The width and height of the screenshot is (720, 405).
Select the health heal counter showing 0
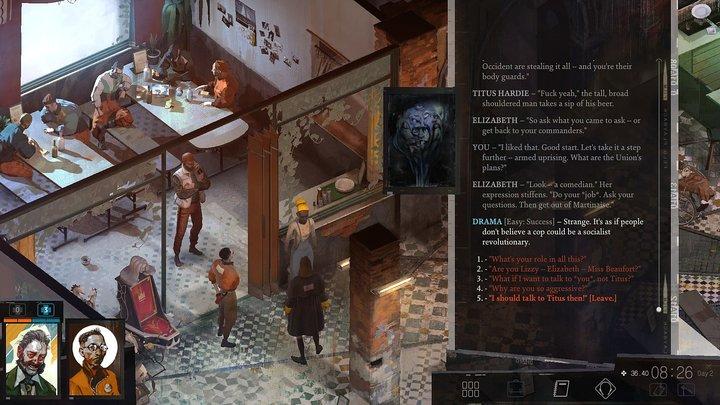tap(16, 310)
